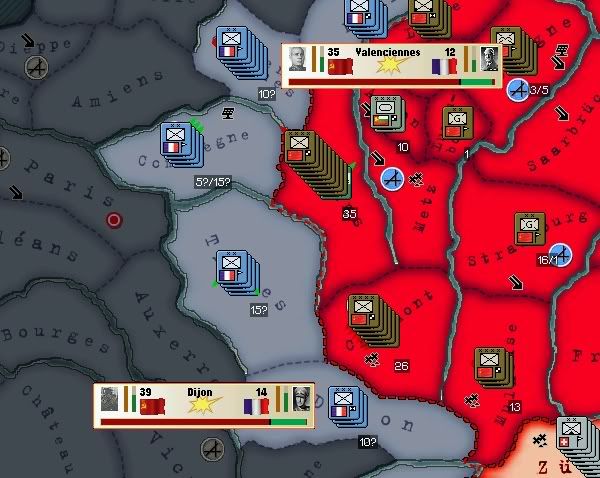The image size is (600, 478).
Task: Select the headquarters unit marked 1
Action: tap(458, 122)
